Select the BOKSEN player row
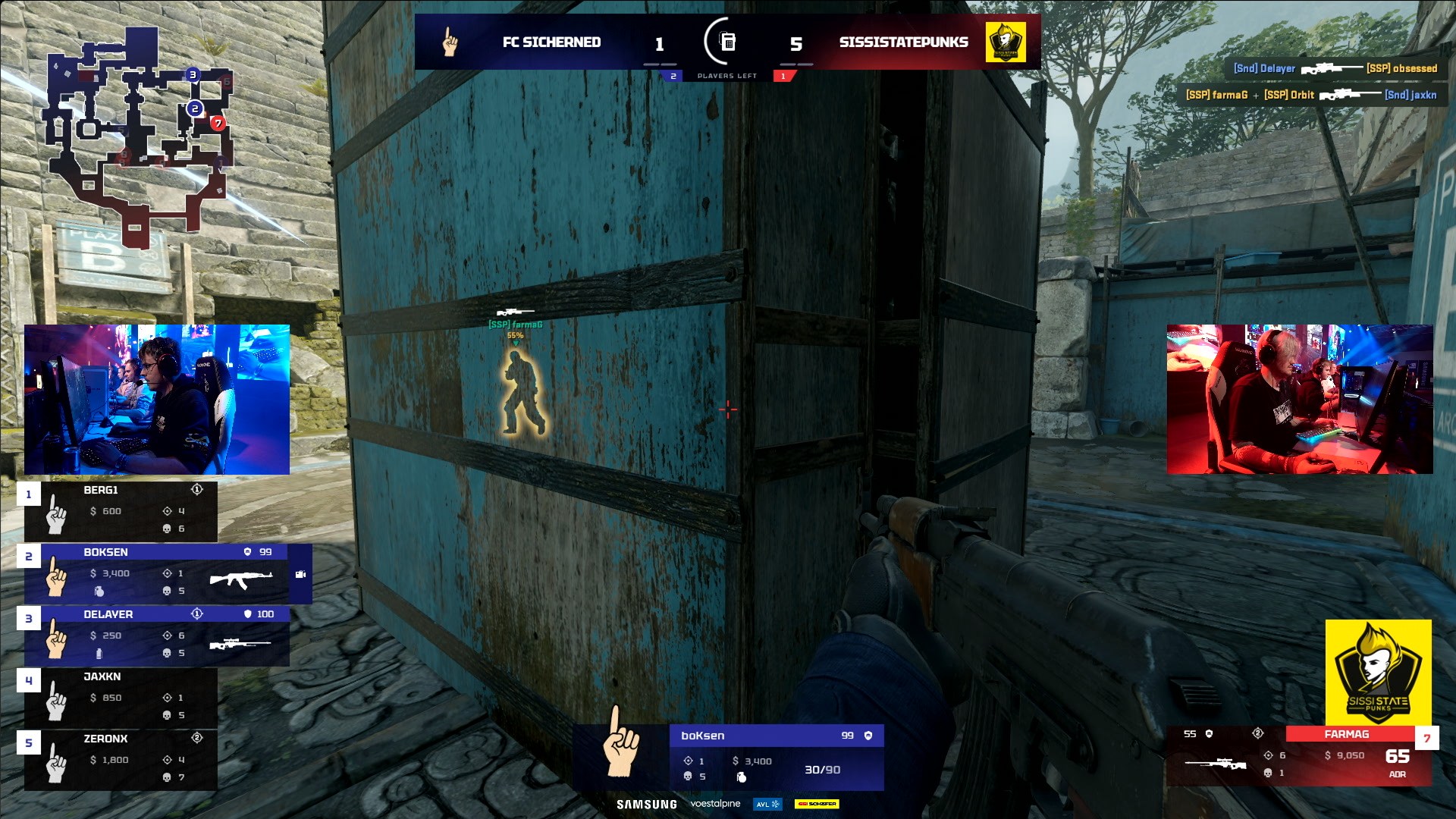Image resolution: width=1456 pixels, height=819 pixels. tap(167, 573)
